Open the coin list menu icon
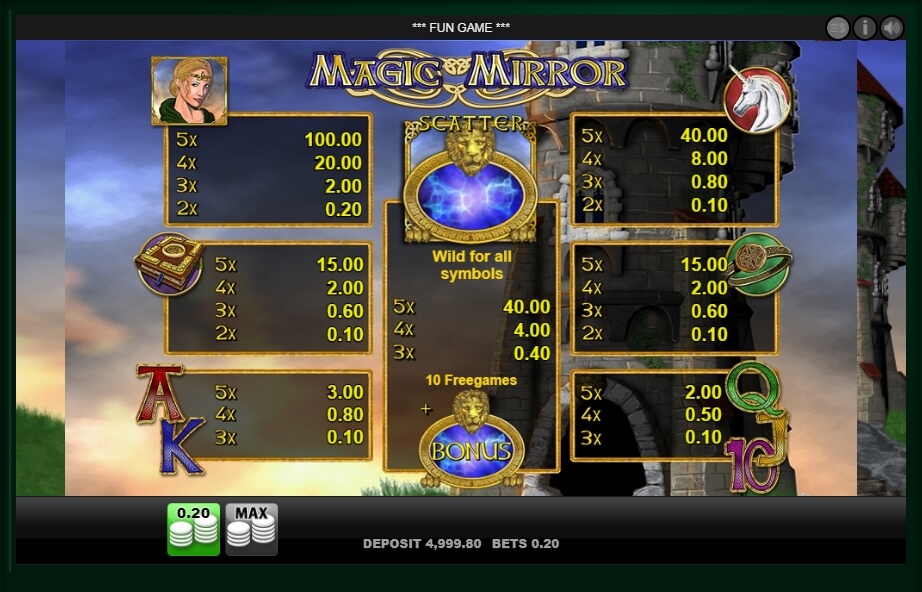Screen dimensions: 922x592 [838, 28]
